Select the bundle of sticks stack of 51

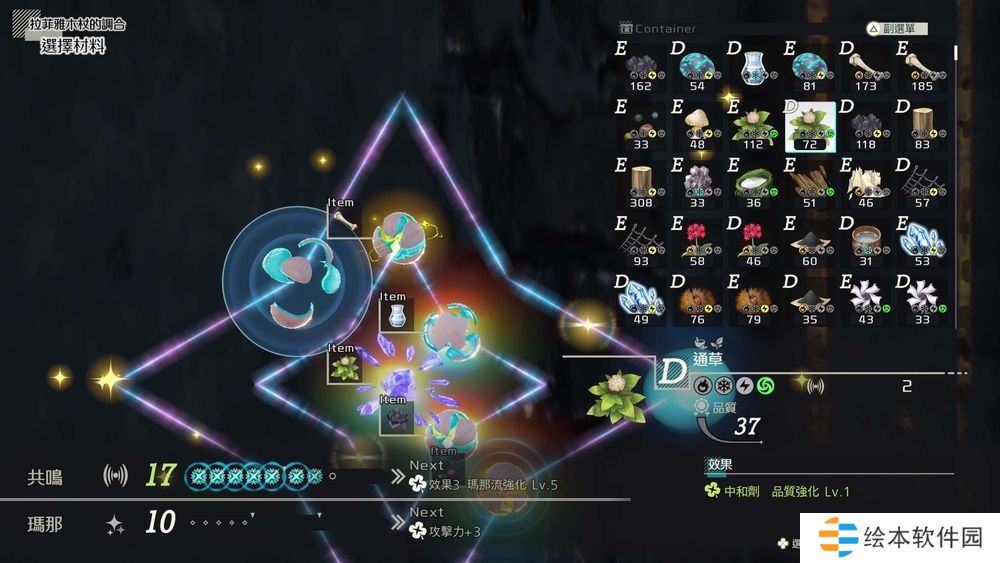click(x=809, y=184)
